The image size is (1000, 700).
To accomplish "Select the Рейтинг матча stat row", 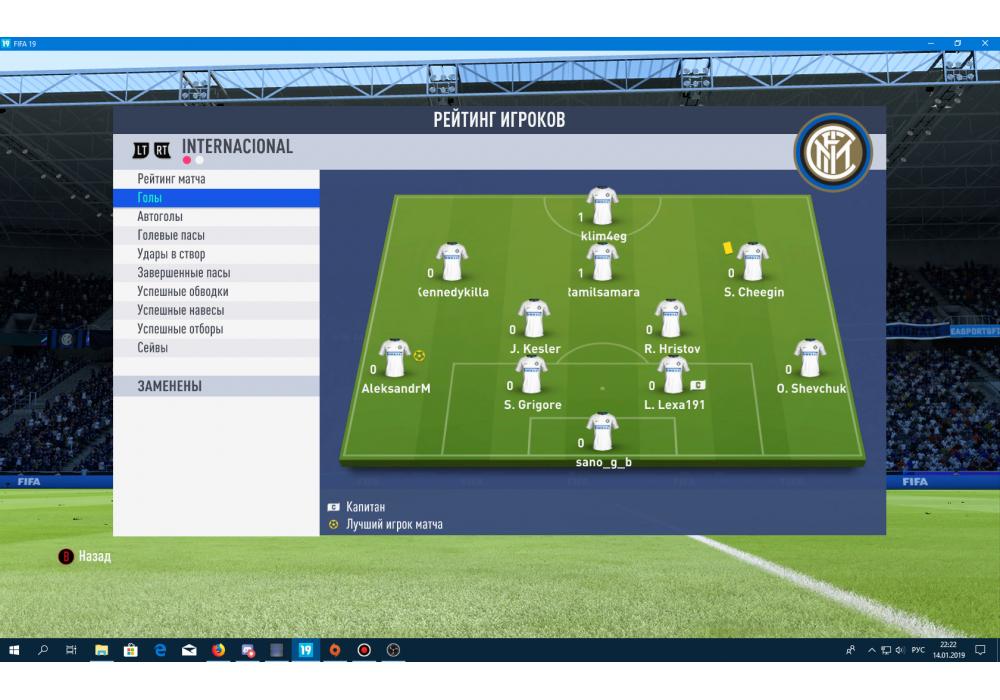I will 172,179.
